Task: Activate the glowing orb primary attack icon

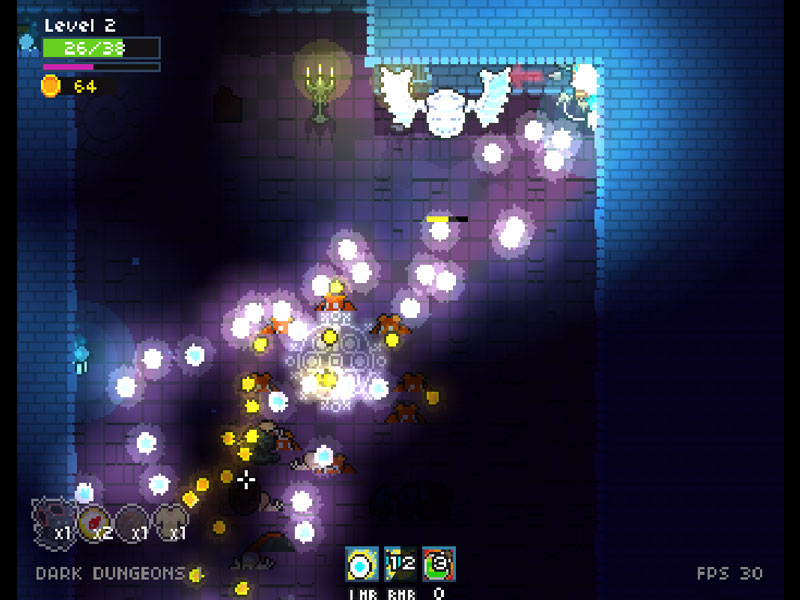Action: point(361,565)
